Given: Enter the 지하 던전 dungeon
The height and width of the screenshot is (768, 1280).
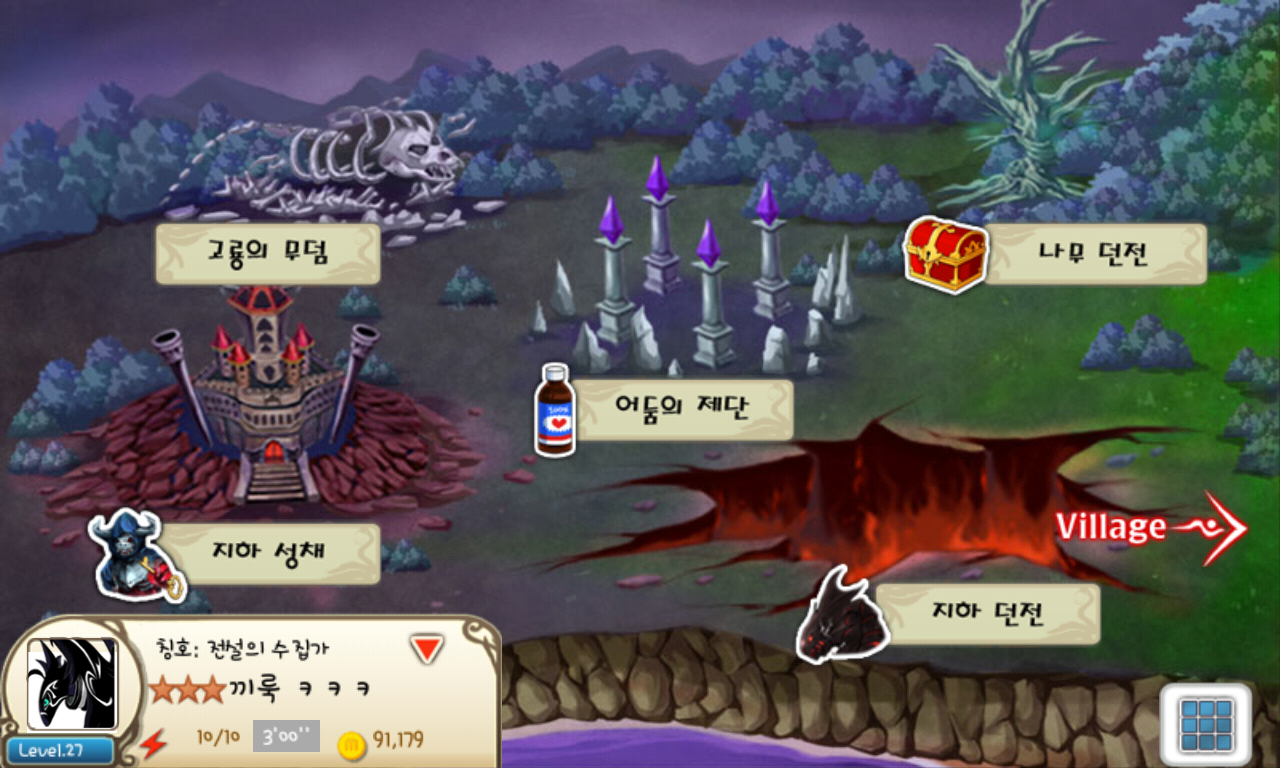Looking at the screenshot, I should coord(987,613).
